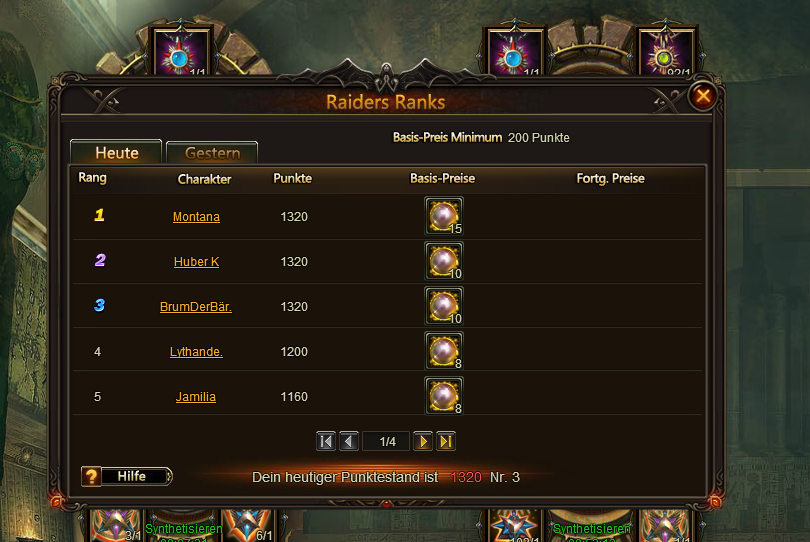Open Montana's character profile
This screenshot has width=810, height=542.
coord(196,217)
